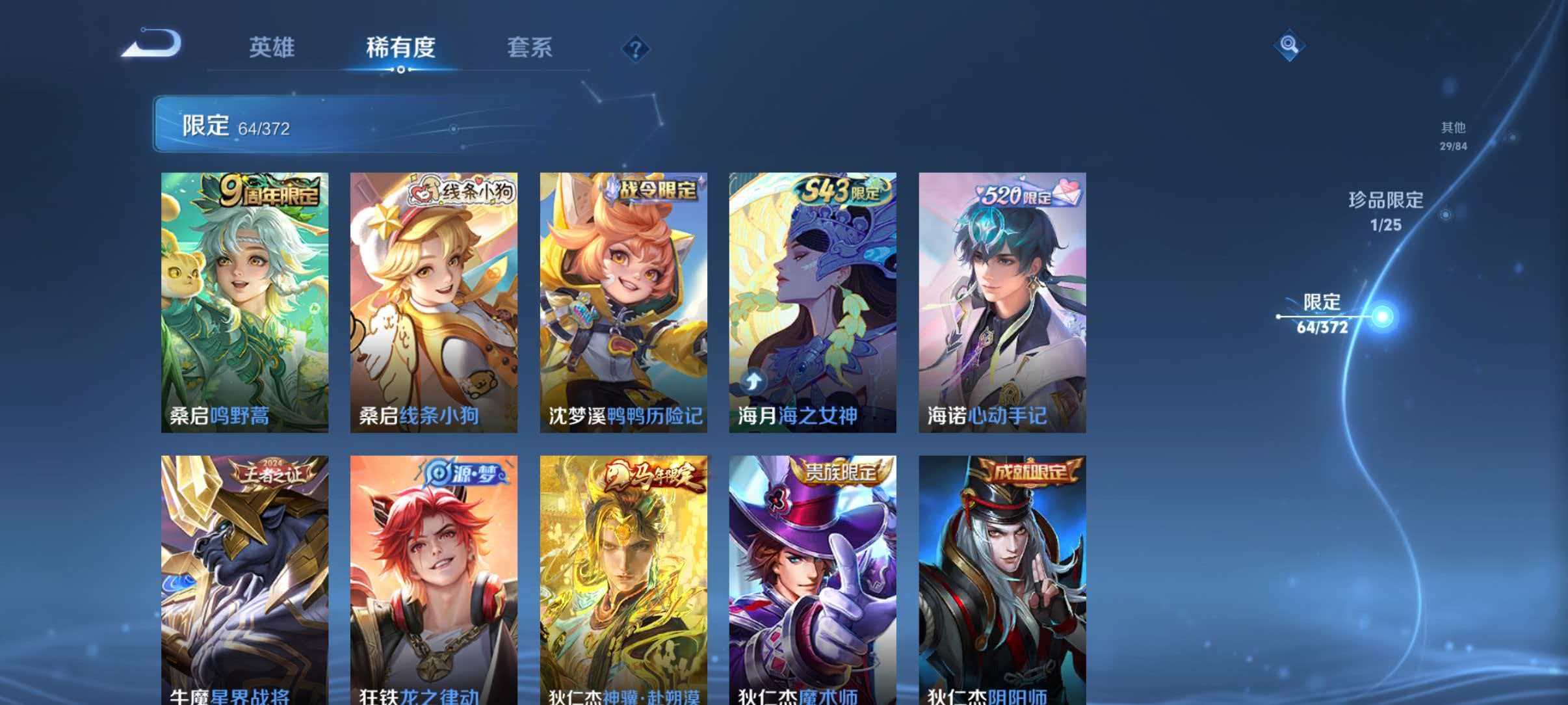Select the 其他 category on the right

1454,138
